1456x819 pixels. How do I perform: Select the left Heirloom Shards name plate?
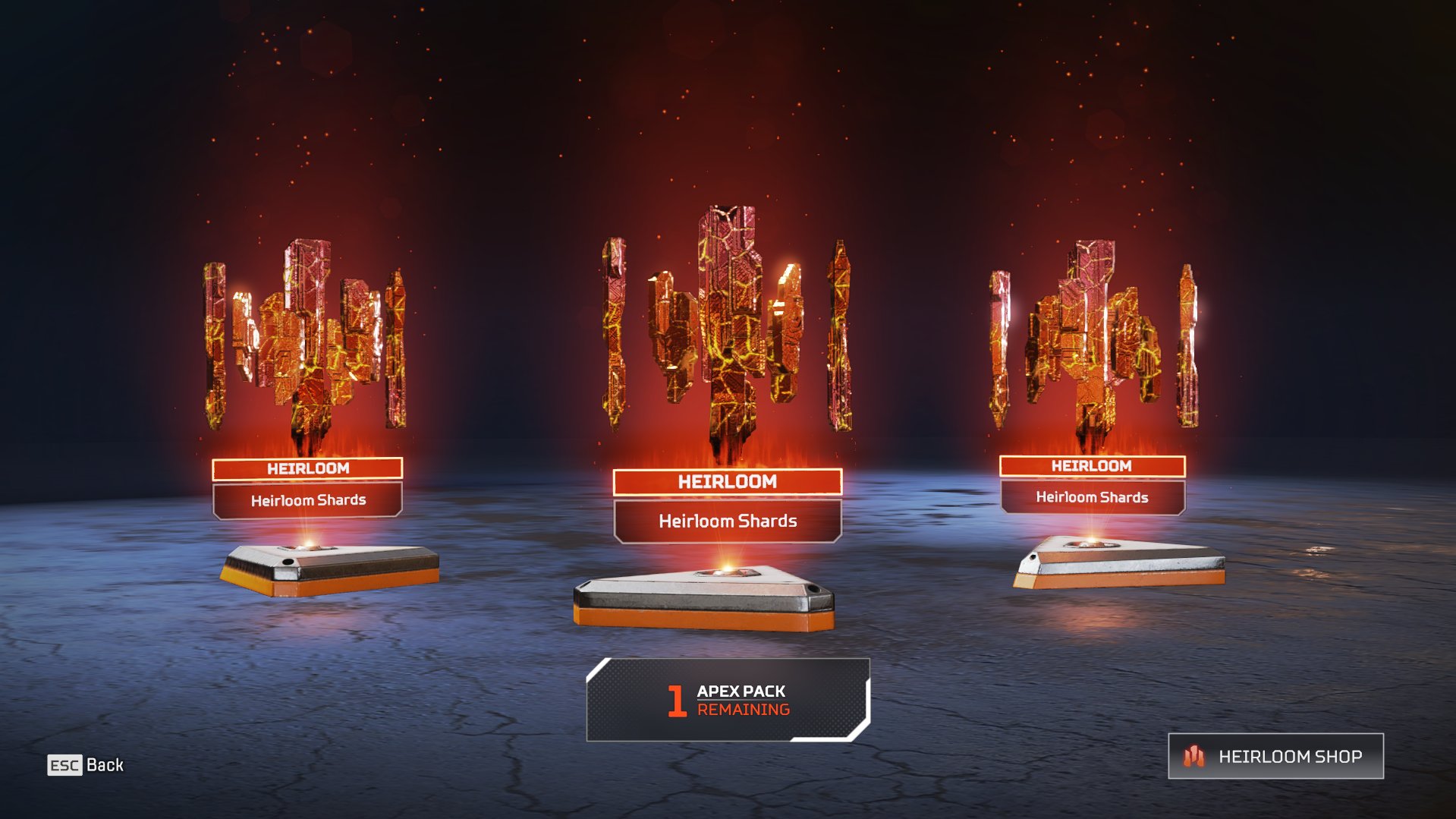pos(307,500)
